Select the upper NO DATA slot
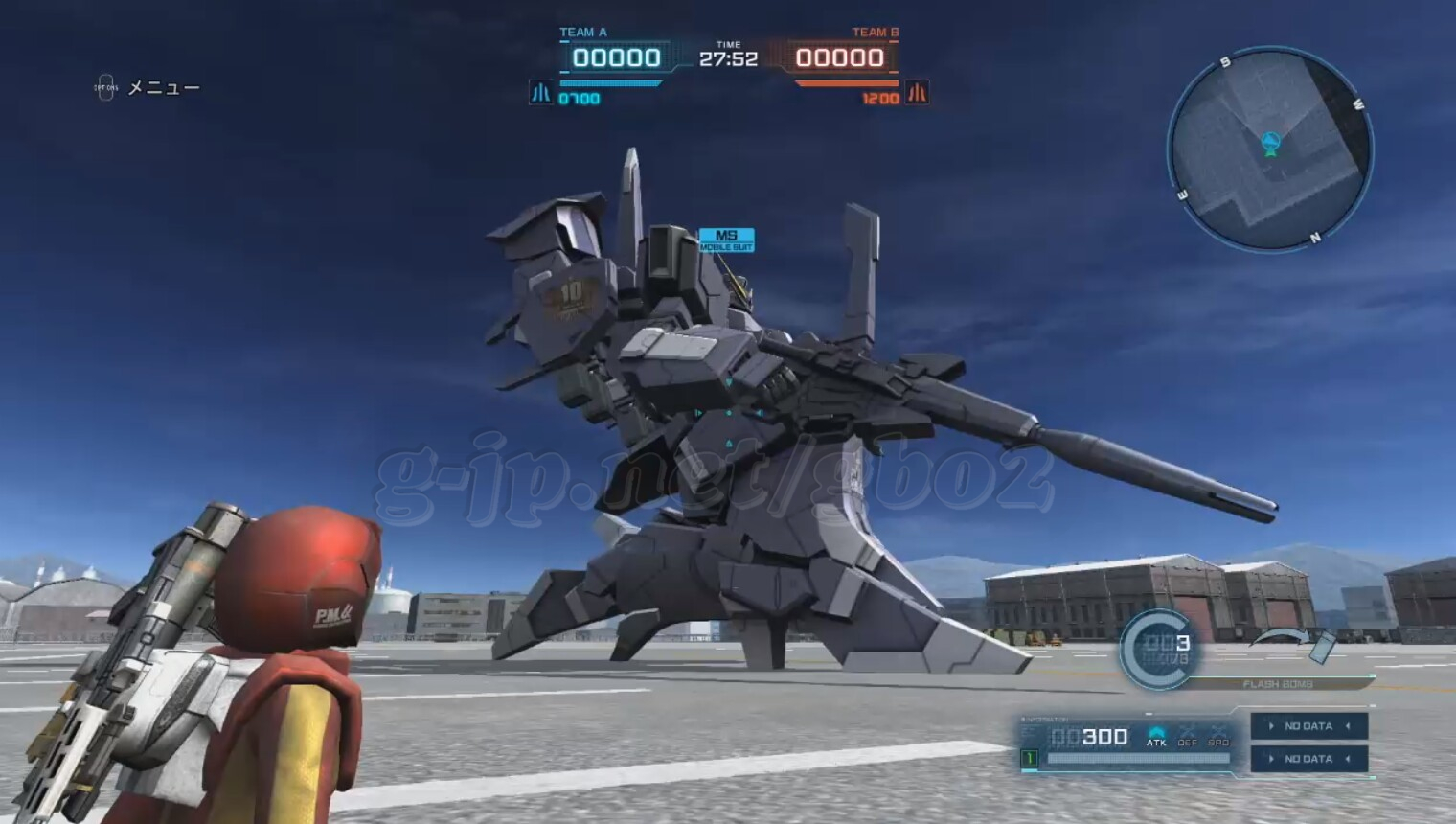Image resolution: width=1456 pixels, height=824 pixels. pyautogui.click(x=1308, y=726)
